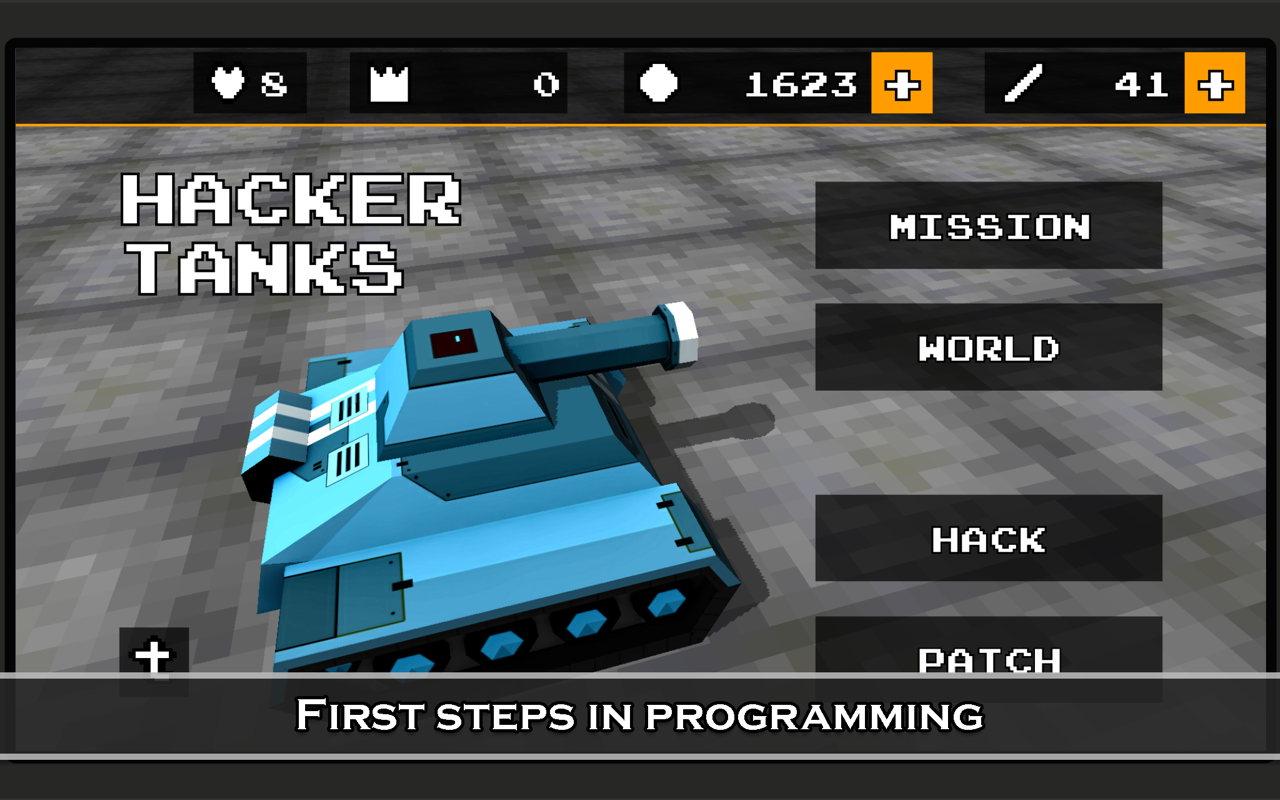This screenshot has height=800, width=1280.
Task: Open the HACK screen
Action: click(989, 538)
